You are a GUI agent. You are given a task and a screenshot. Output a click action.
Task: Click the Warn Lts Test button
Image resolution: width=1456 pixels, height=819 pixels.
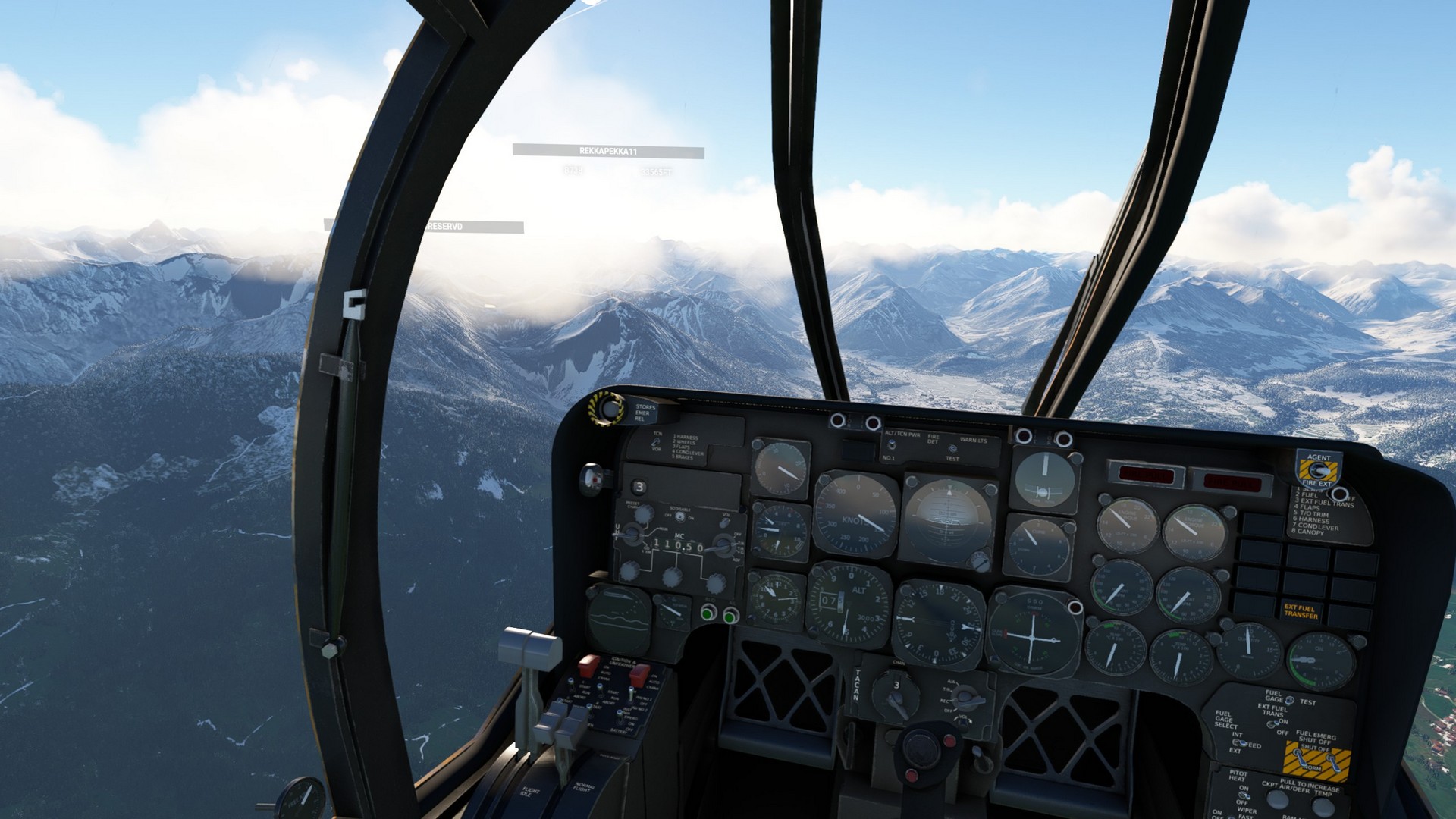click(x=952, y=449)
